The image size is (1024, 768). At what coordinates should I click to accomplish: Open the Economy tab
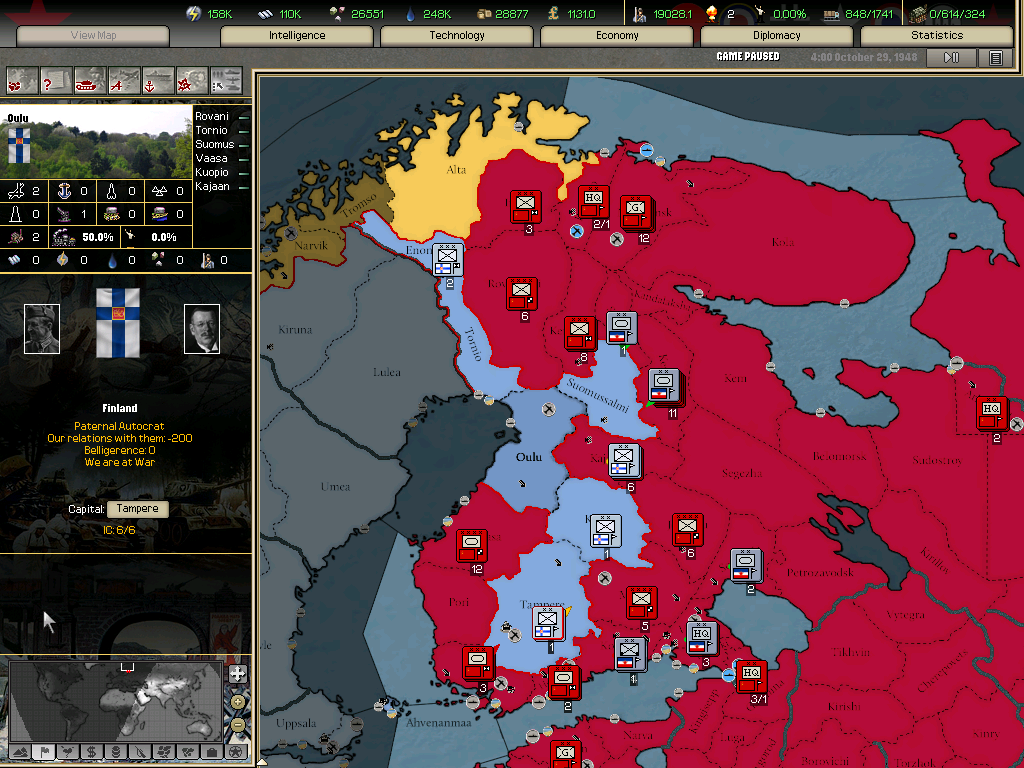click(x=617, y=36)
